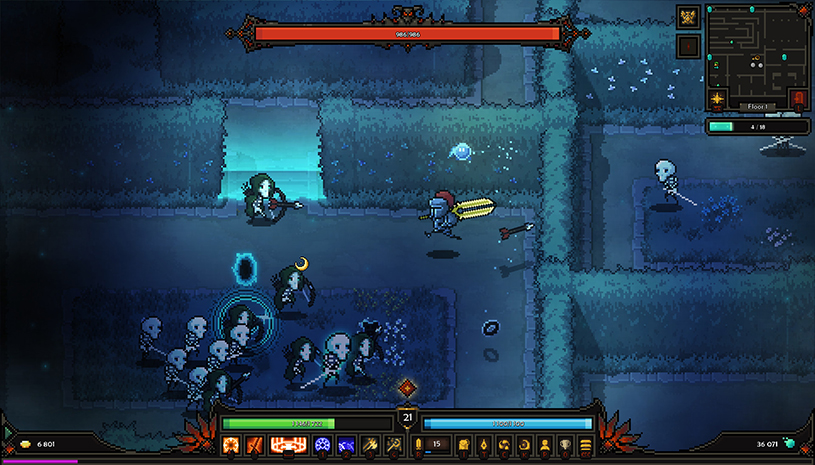The width and height of the screenshot is (815, 465).
Task: Click the dark slot with red mark
Action: pyautogui.click(x=687, y=45)
